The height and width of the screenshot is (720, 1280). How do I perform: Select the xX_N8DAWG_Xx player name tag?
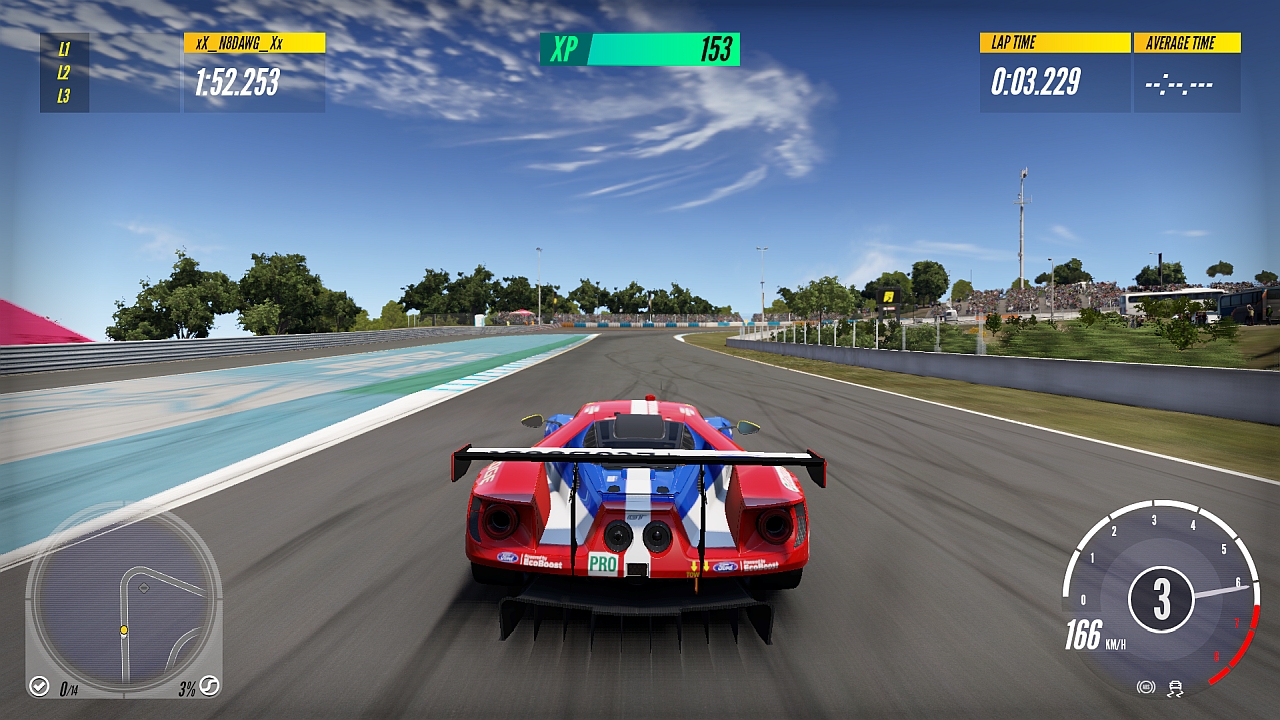tap(254, 43)
